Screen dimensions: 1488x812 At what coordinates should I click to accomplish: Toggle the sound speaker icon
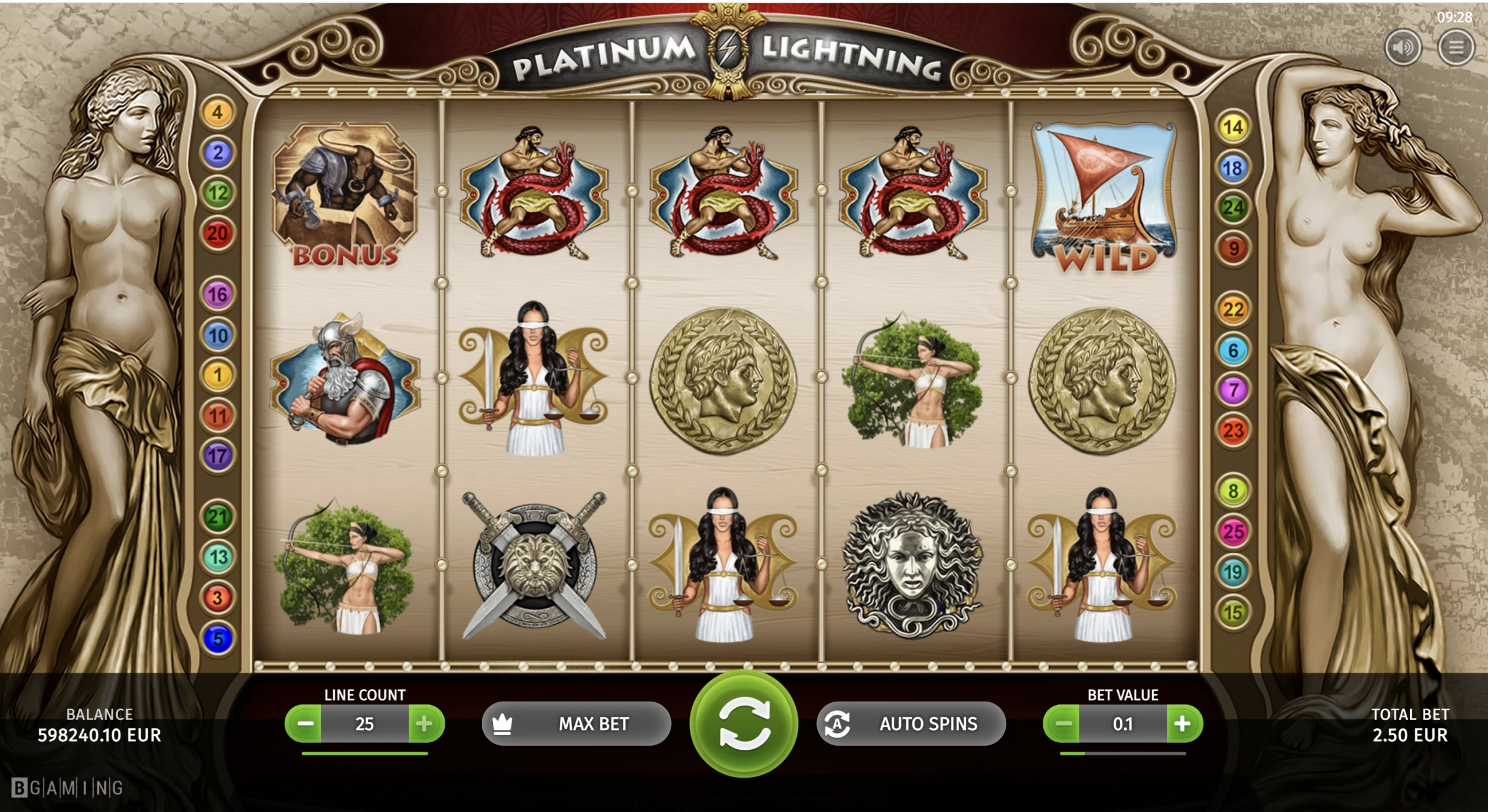[x=1403, y=47]
